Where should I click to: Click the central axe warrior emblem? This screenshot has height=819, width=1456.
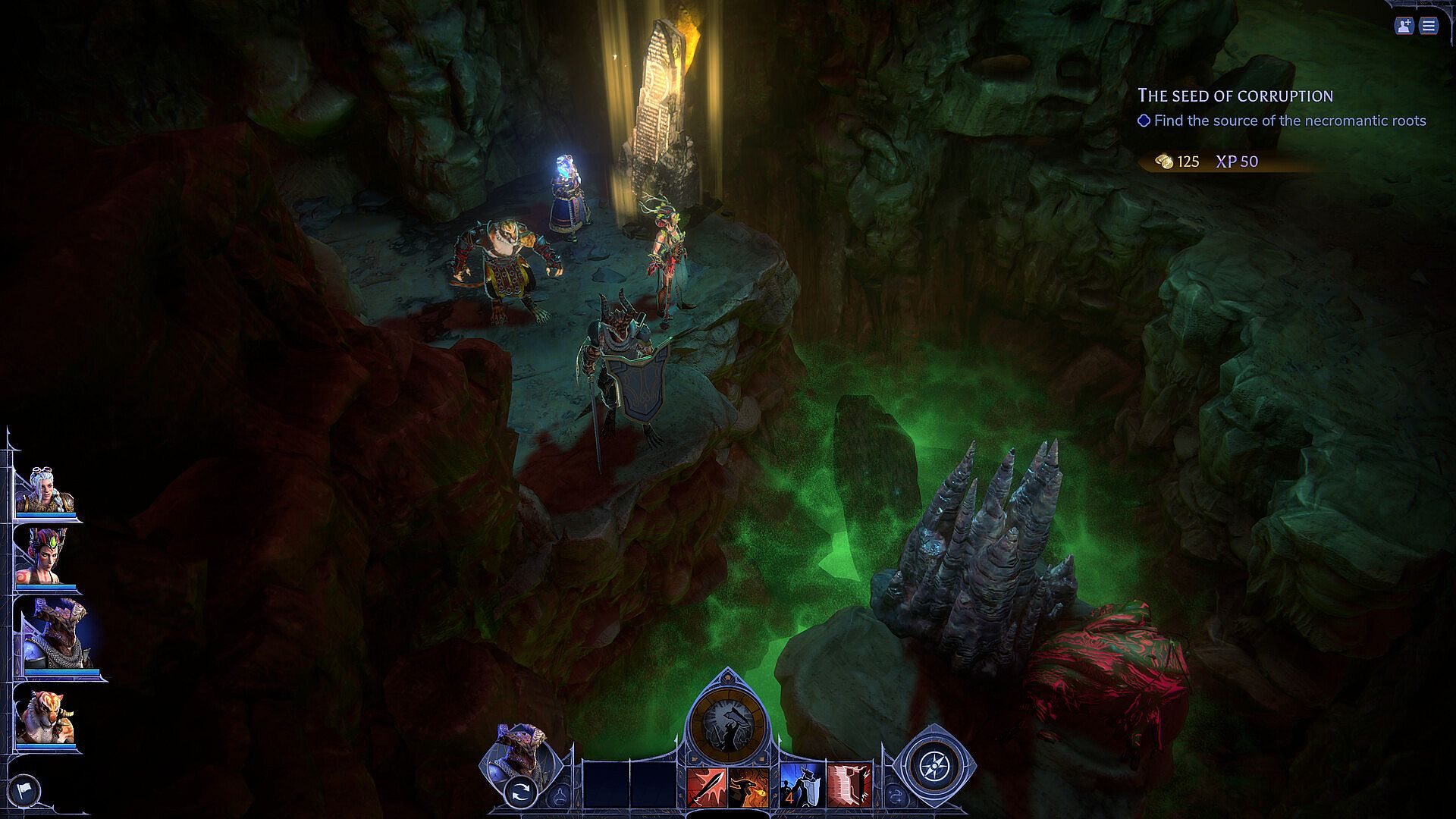point(727,725)
